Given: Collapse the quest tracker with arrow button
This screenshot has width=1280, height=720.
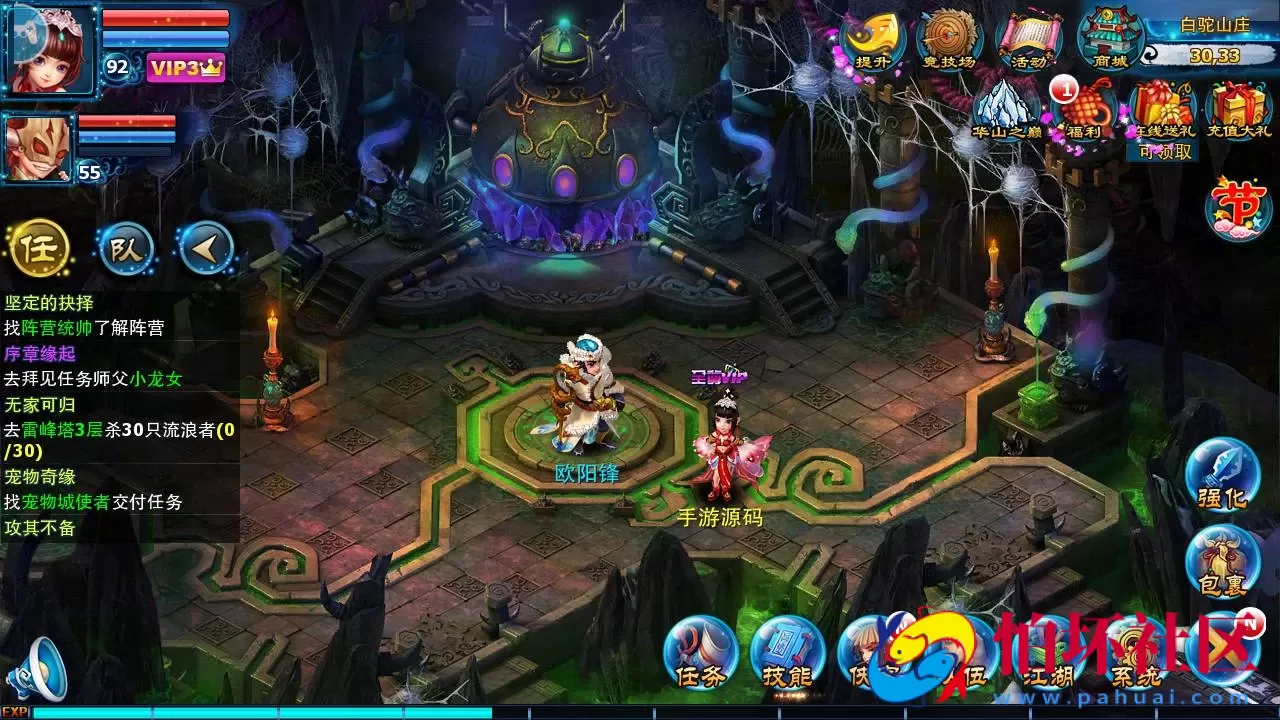Looking at the screenshot, I should 206,248.
